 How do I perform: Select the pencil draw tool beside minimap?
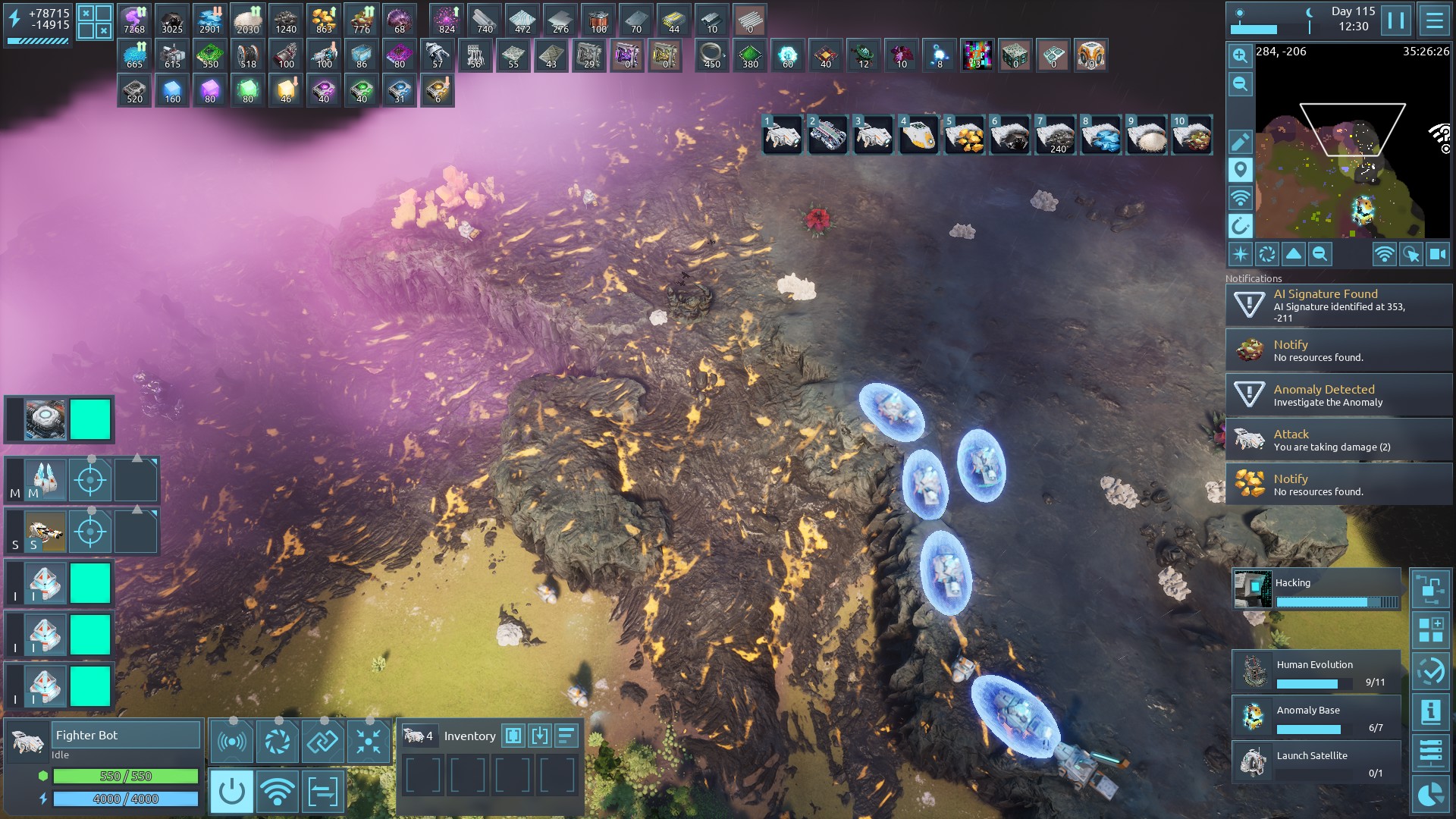1240,142
